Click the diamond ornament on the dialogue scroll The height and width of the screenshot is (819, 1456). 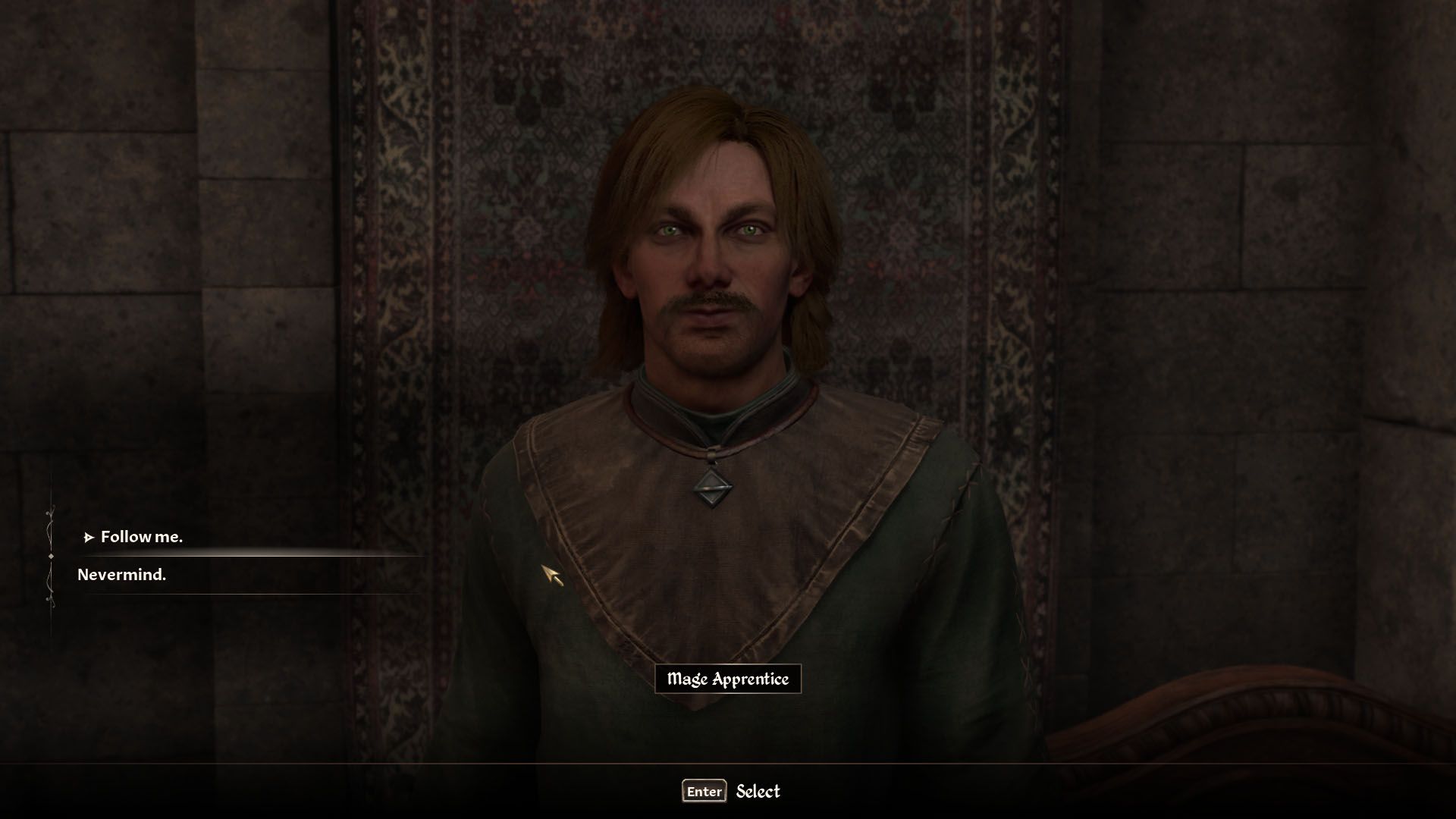[51, 557]
